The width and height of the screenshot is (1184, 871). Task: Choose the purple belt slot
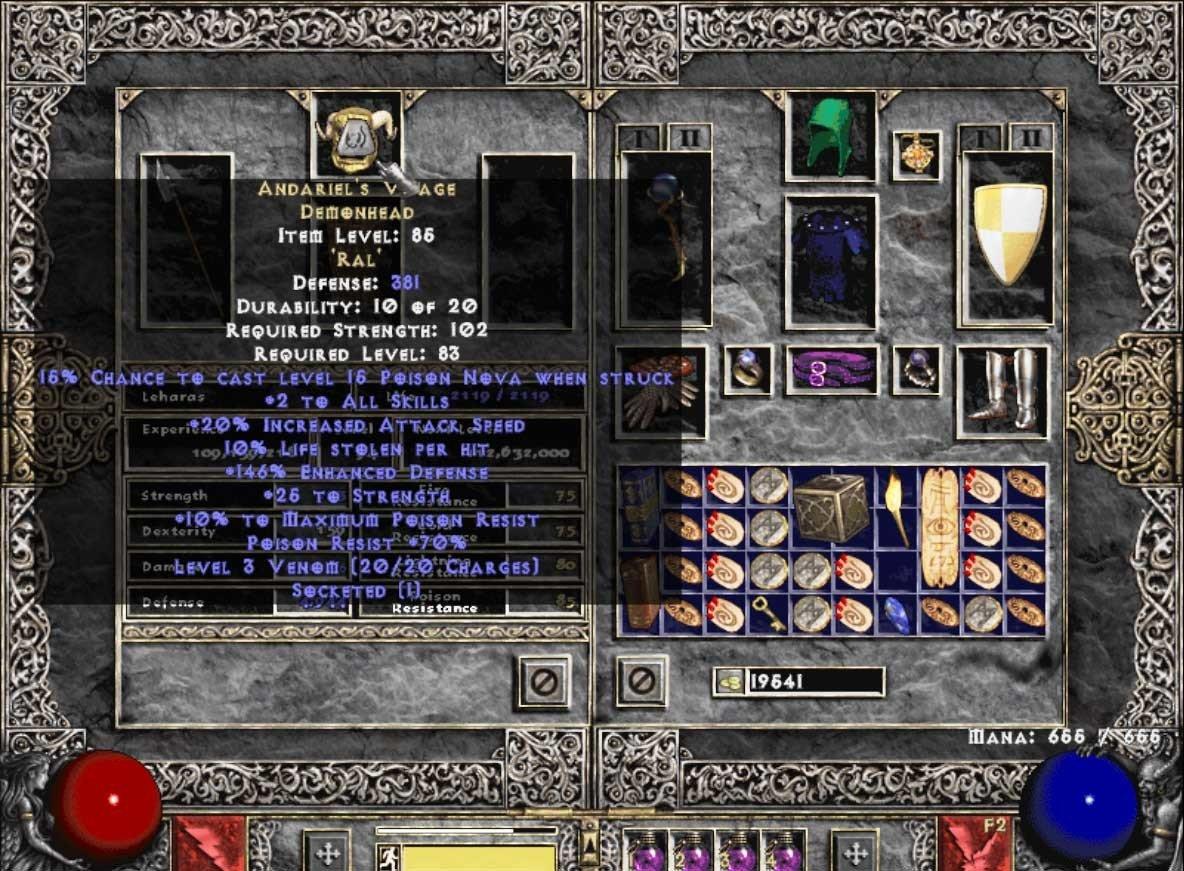point(831,370)
